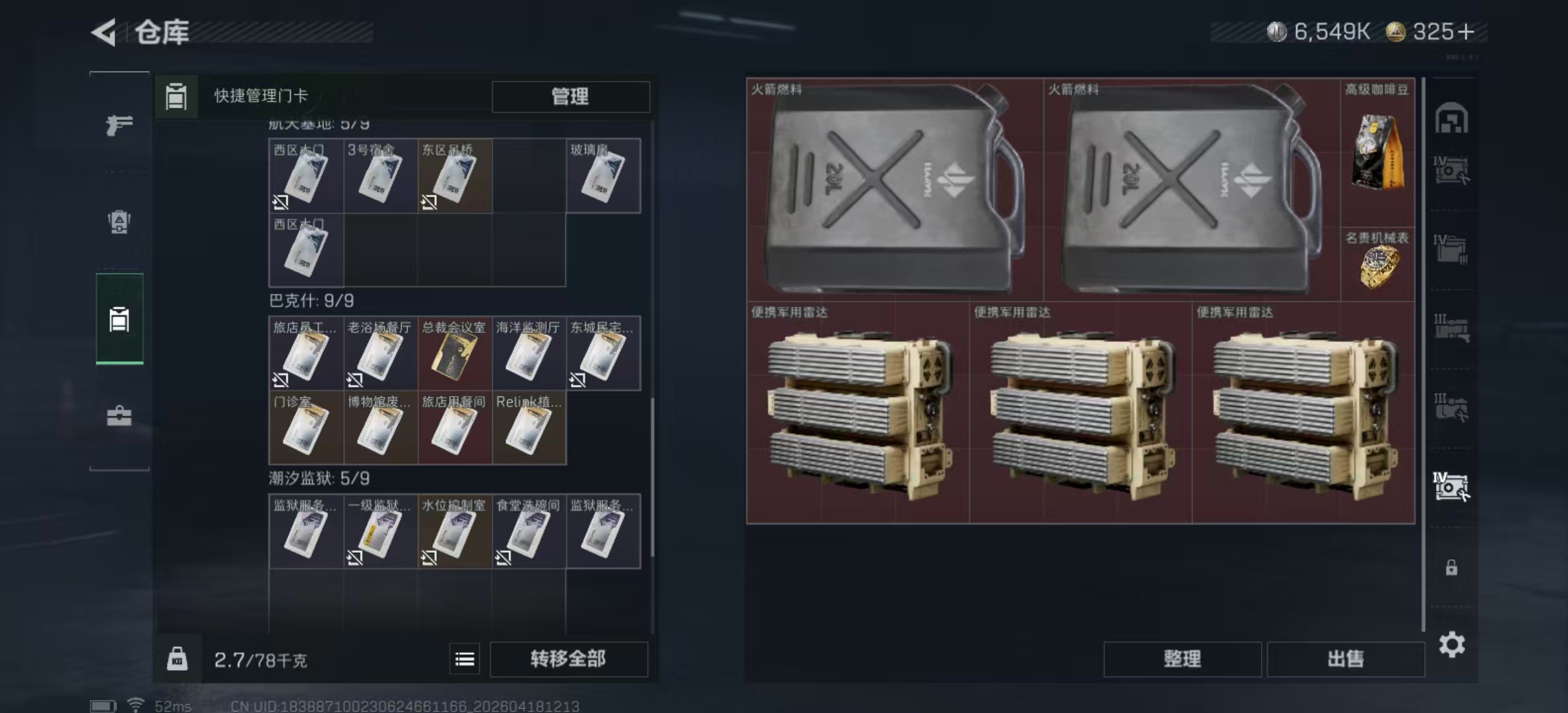Click the padlock icon next to the weight display
Screen dimensions: 1568x713
click(x=177, y=659)
